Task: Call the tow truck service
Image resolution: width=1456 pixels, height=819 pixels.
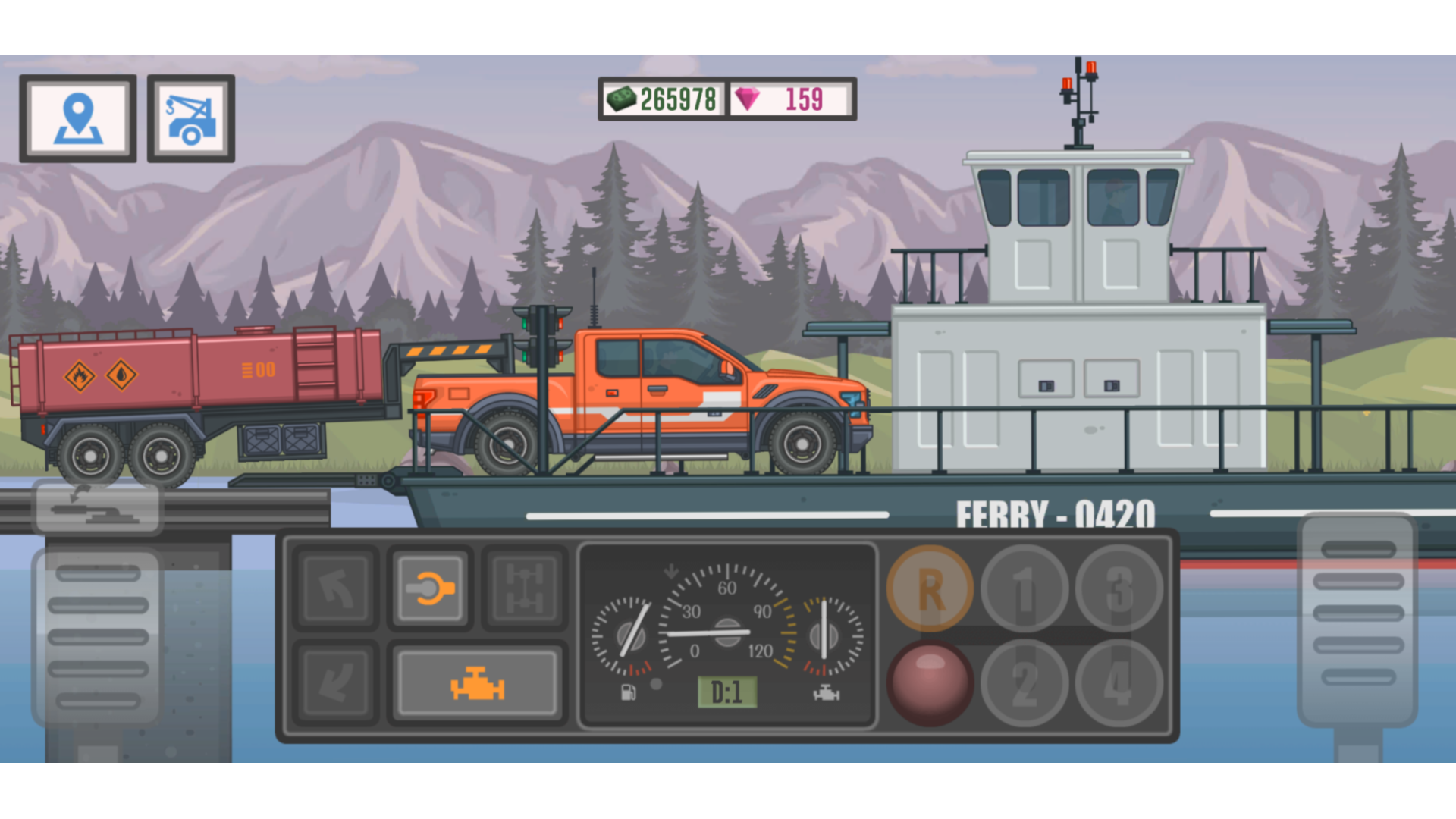Action: pyautogui.click(x=190, y=118)
